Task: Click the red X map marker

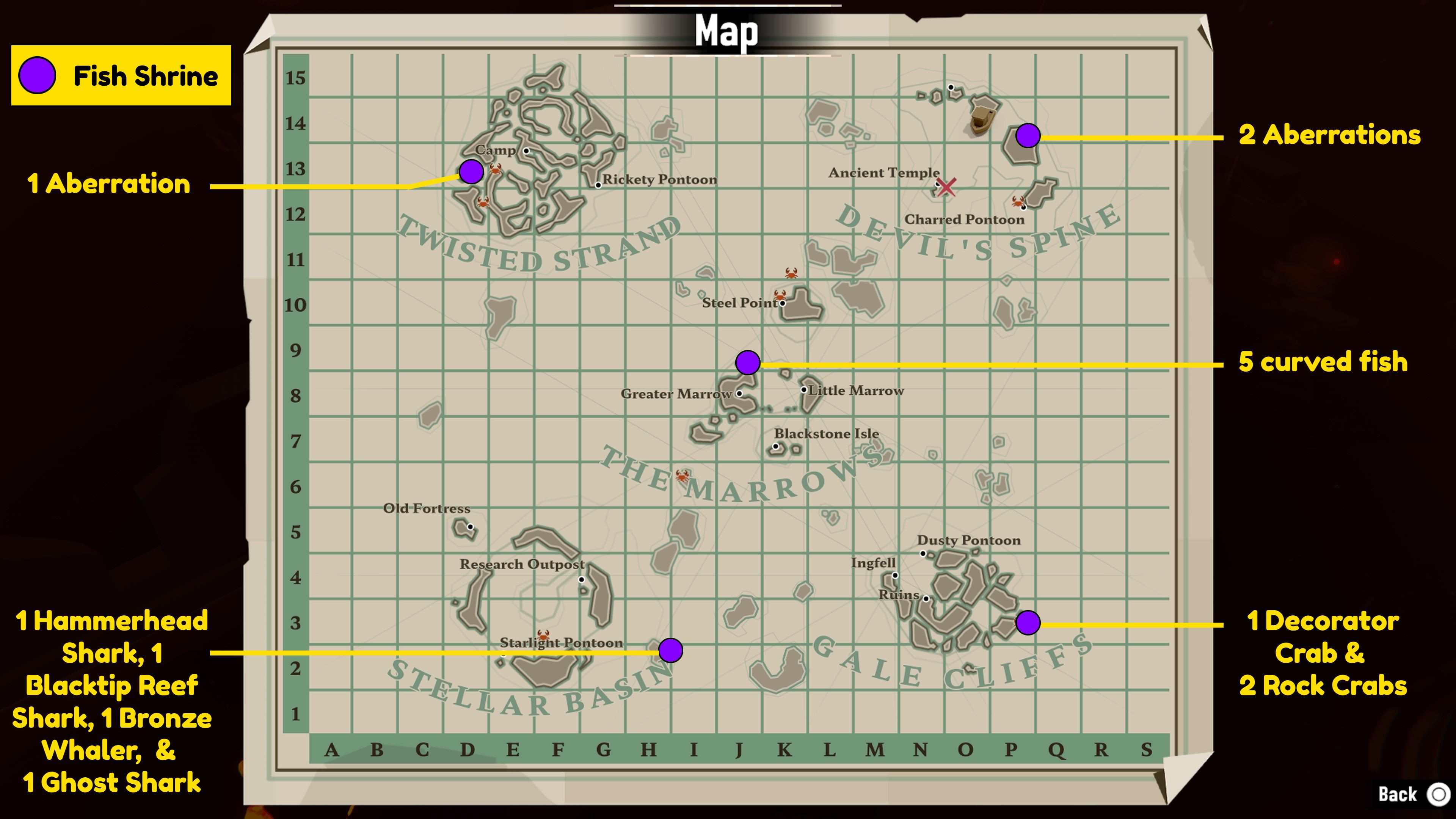Action: 947,187
